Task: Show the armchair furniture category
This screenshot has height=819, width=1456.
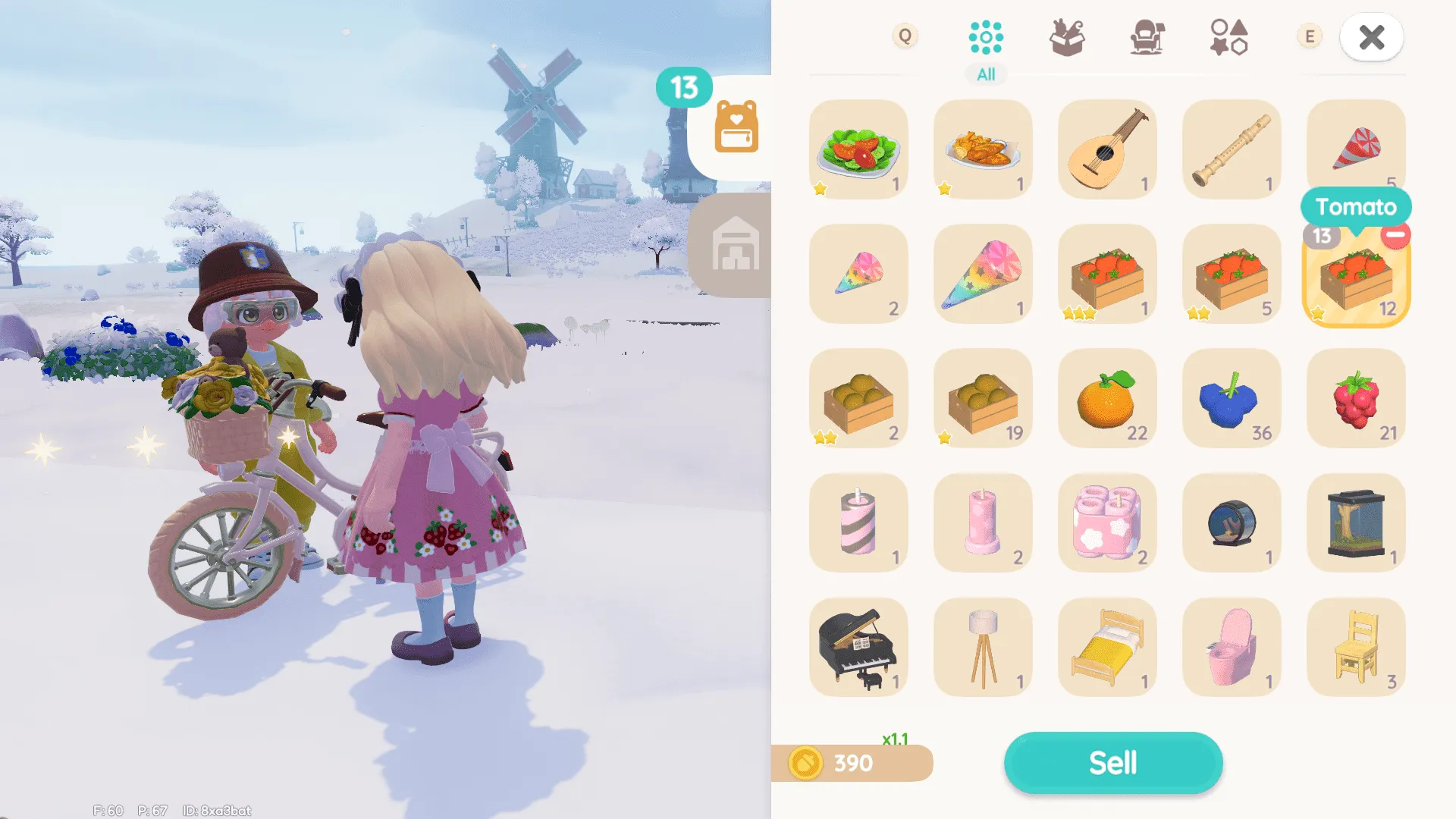Action: click(1147, 38)
